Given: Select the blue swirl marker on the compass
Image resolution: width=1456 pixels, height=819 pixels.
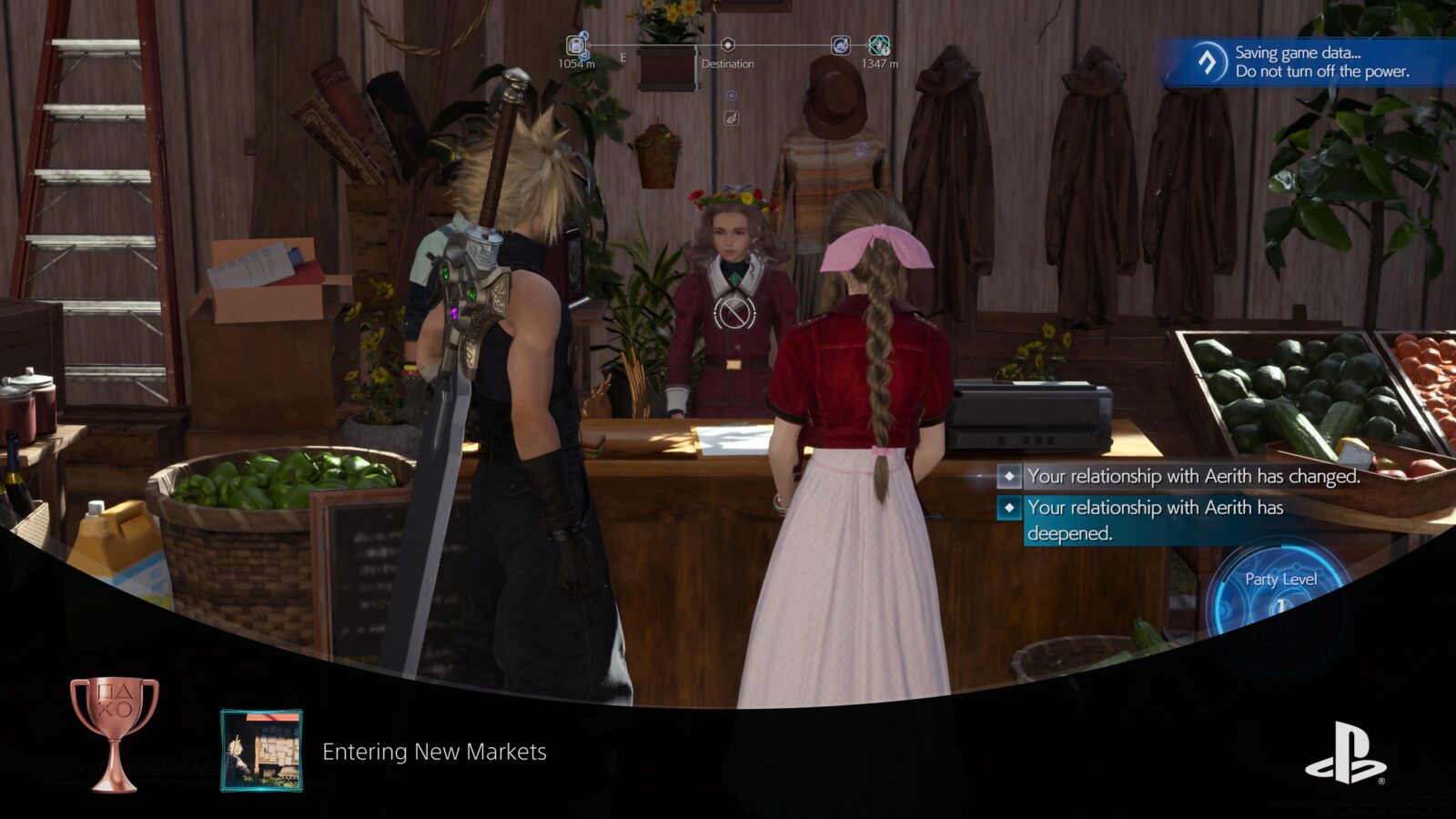Looking at the screenshot, I should tap(841, 45).
